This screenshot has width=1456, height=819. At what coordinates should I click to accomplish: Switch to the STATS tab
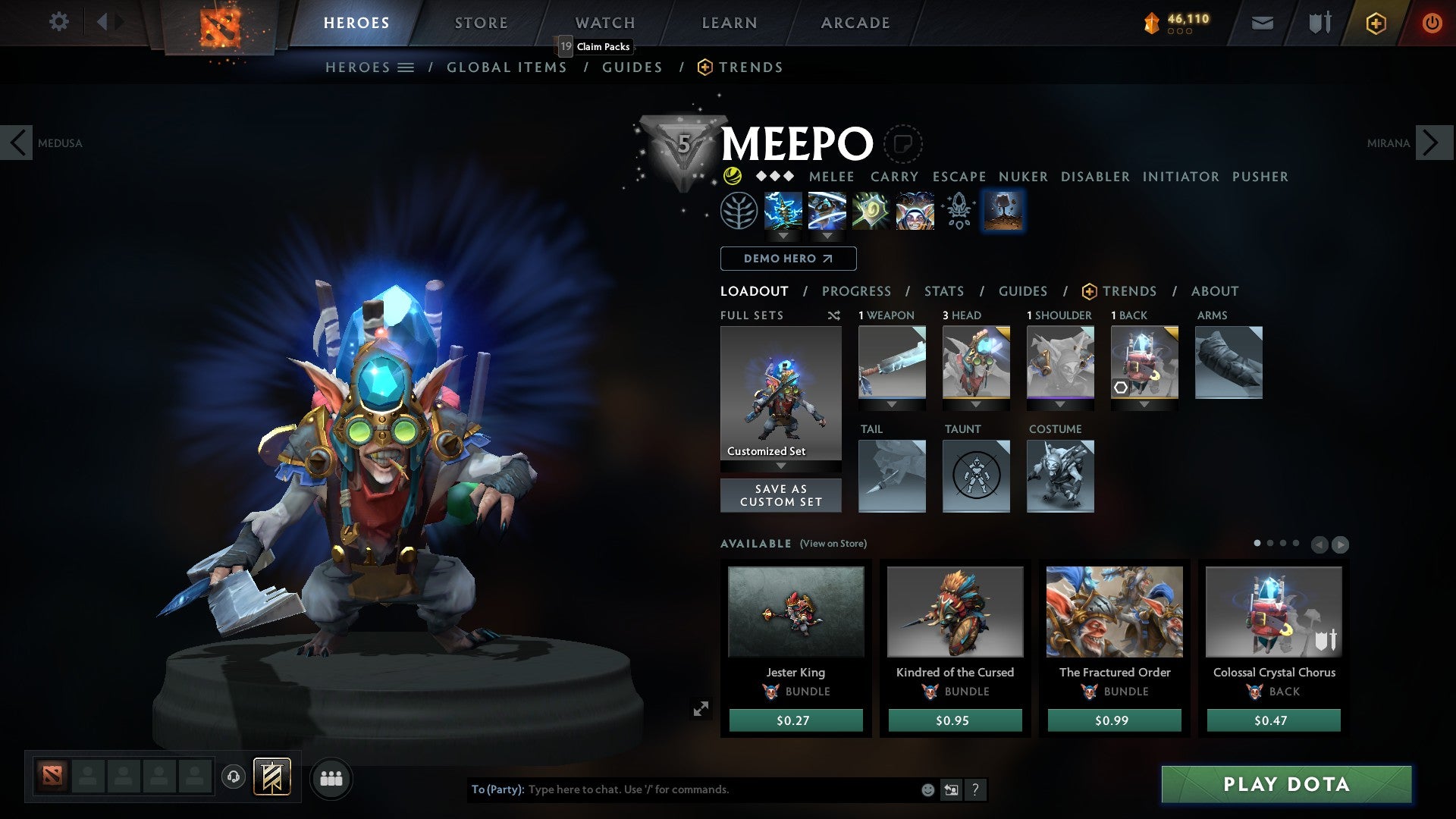coord(943,290)
